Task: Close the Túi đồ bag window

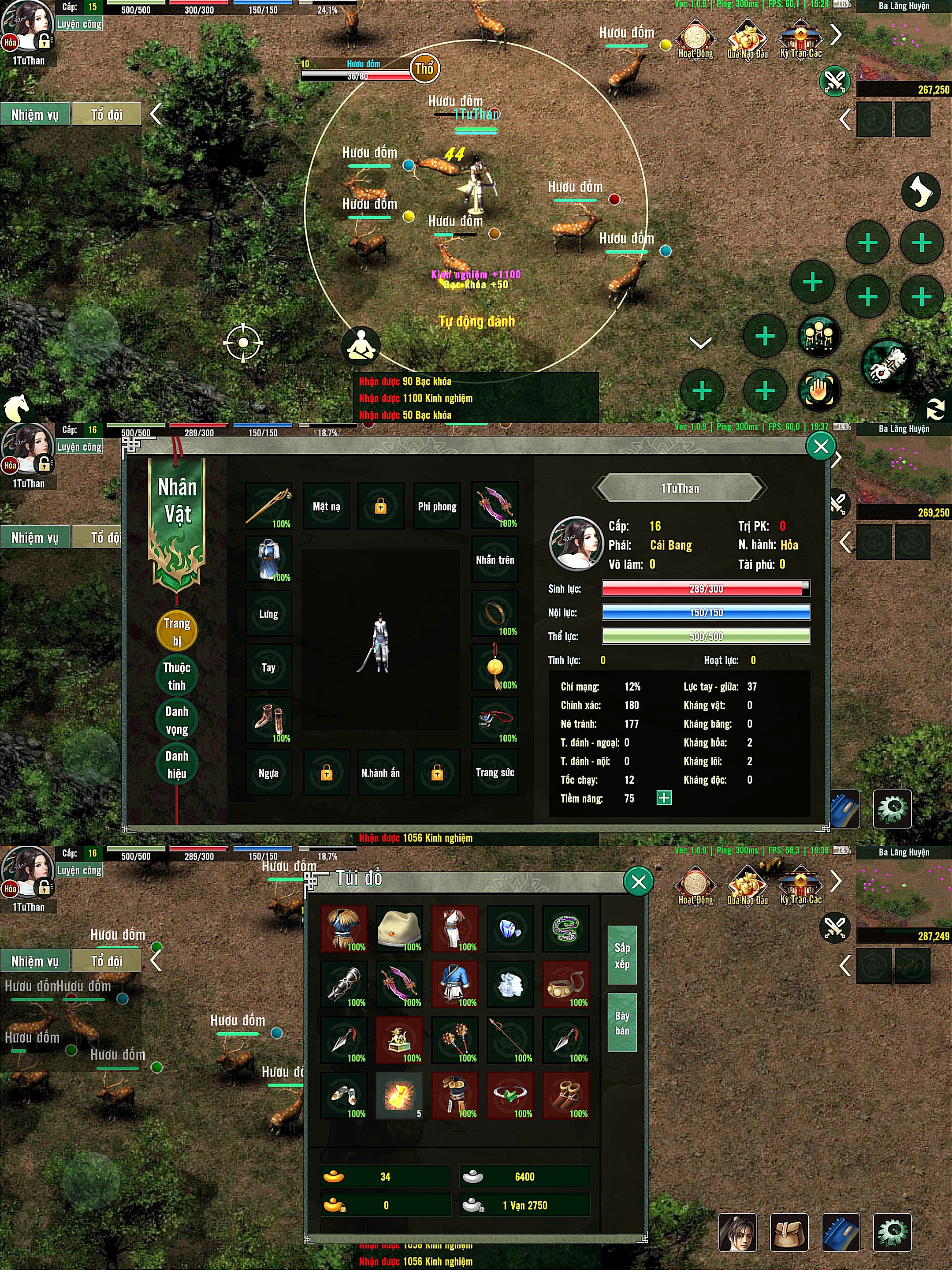Action: click(638, 882)
